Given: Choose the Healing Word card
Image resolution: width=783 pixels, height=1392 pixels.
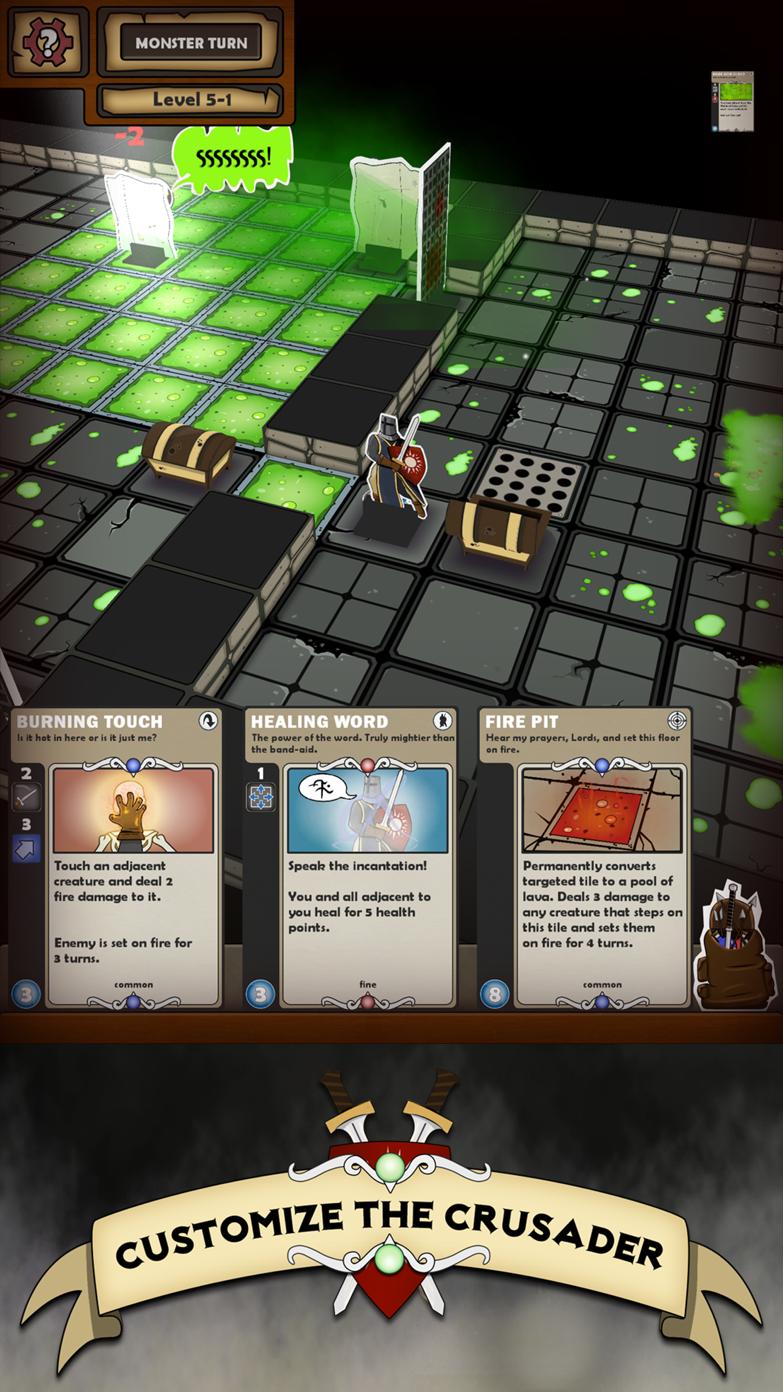Looking at the screenshot, I should (x=351, y=858).
